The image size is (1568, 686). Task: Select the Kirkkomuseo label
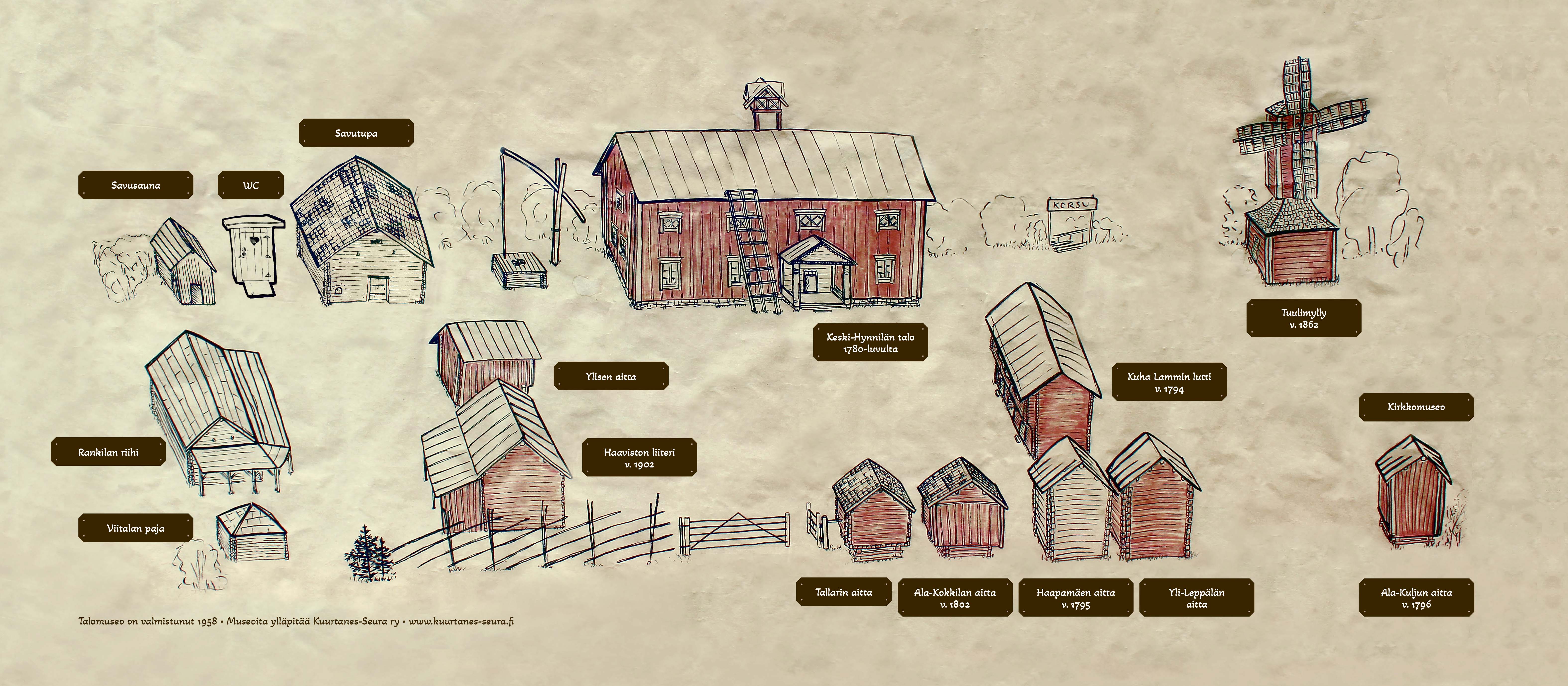[1416, 407]
